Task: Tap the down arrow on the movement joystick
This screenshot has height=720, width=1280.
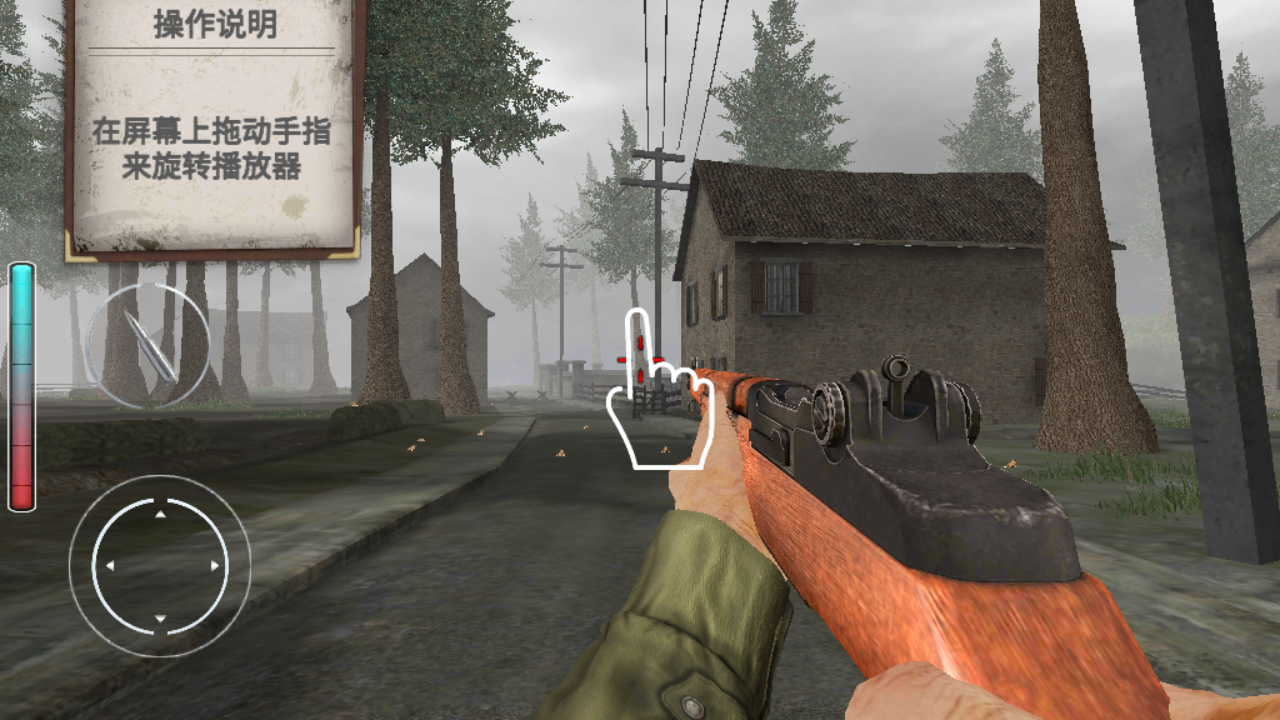Action: point(160,619)
